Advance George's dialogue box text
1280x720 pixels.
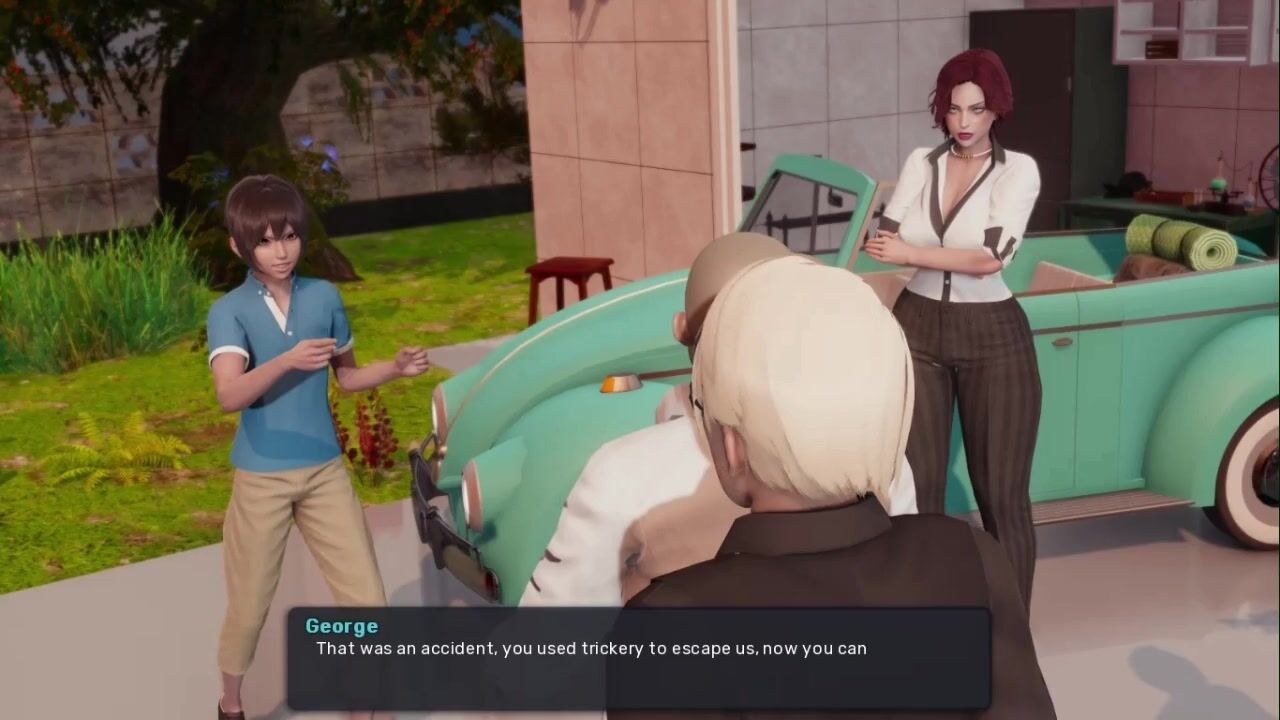(x=638, y=658)
